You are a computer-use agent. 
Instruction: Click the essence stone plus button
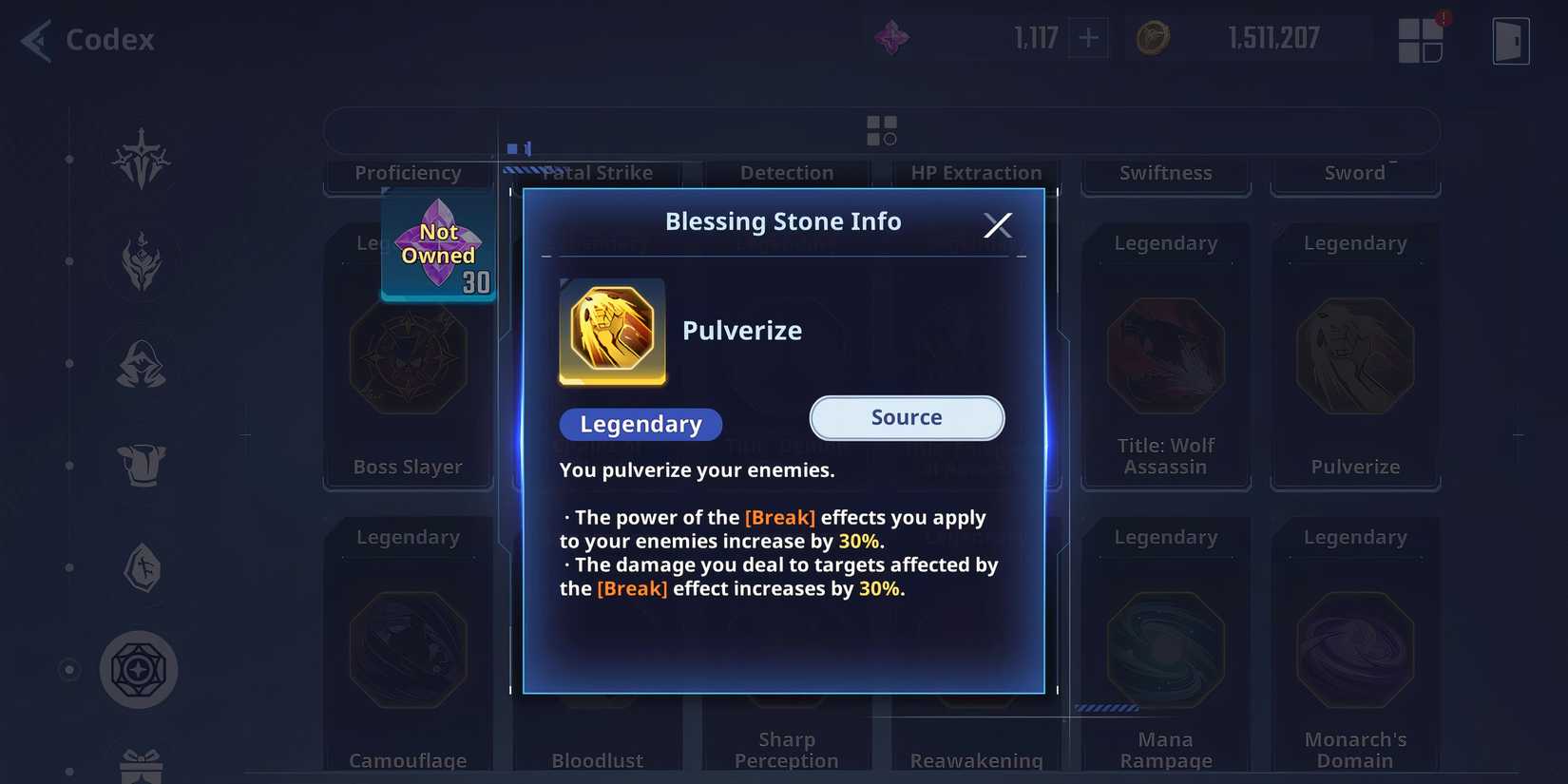[1087, 38]
